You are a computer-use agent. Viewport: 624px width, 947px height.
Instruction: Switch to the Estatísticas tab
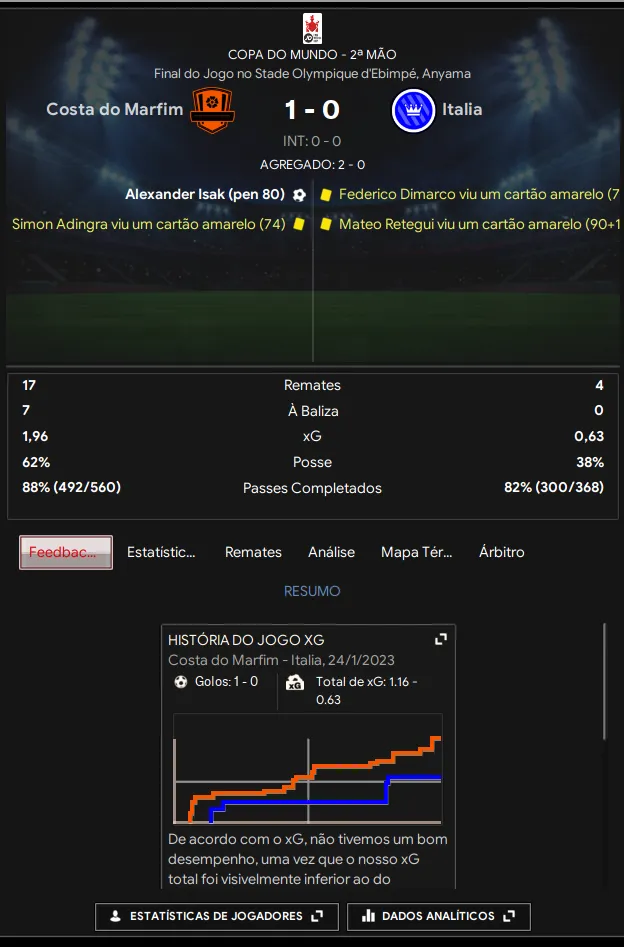point(161,552)
